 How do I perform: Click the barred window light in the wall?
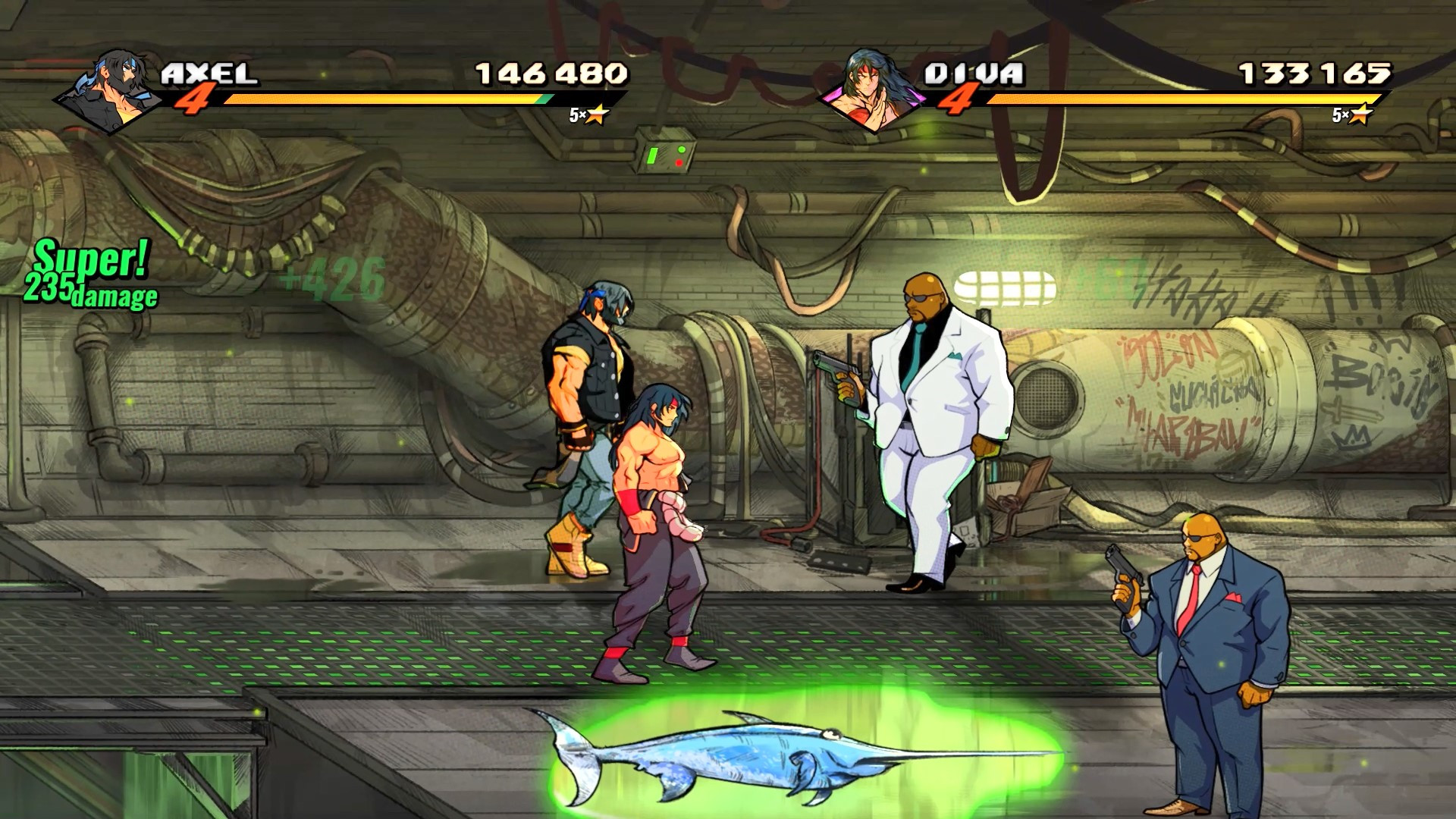click(x=1005, y=287)
